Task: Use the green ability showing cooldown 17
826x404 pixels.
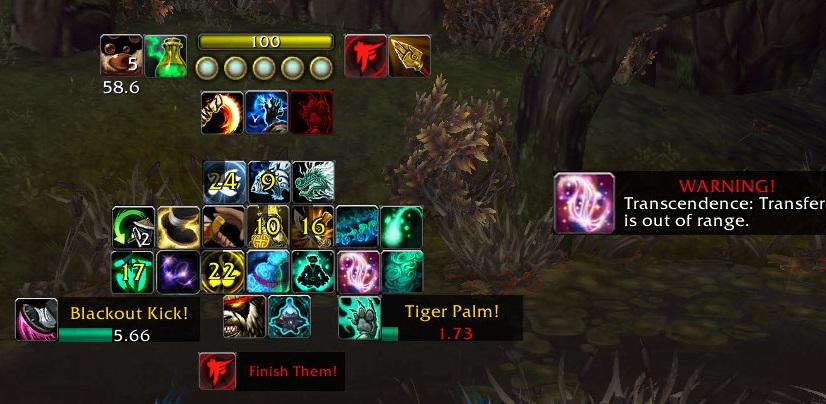Action: tap(133, 271)
